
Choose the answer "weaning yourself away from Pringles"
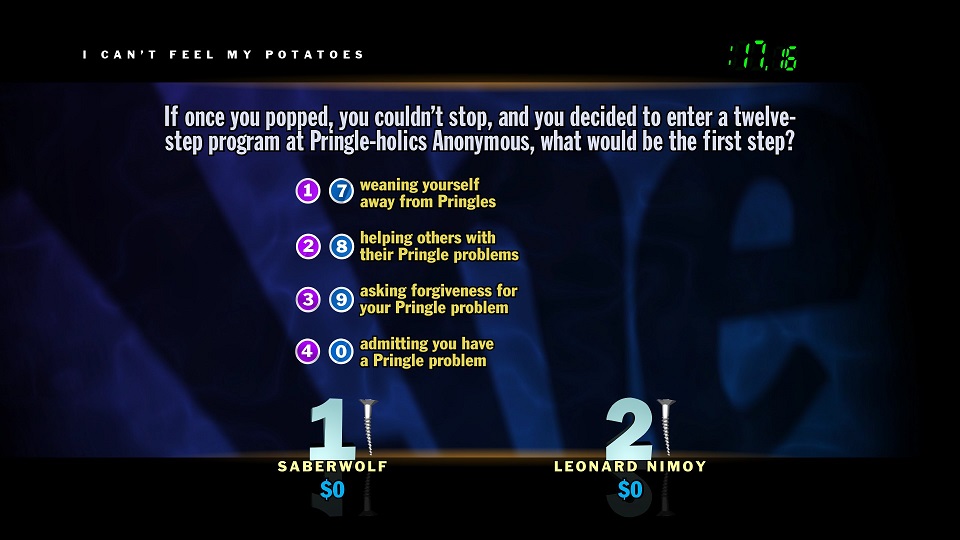click(427, 193)
